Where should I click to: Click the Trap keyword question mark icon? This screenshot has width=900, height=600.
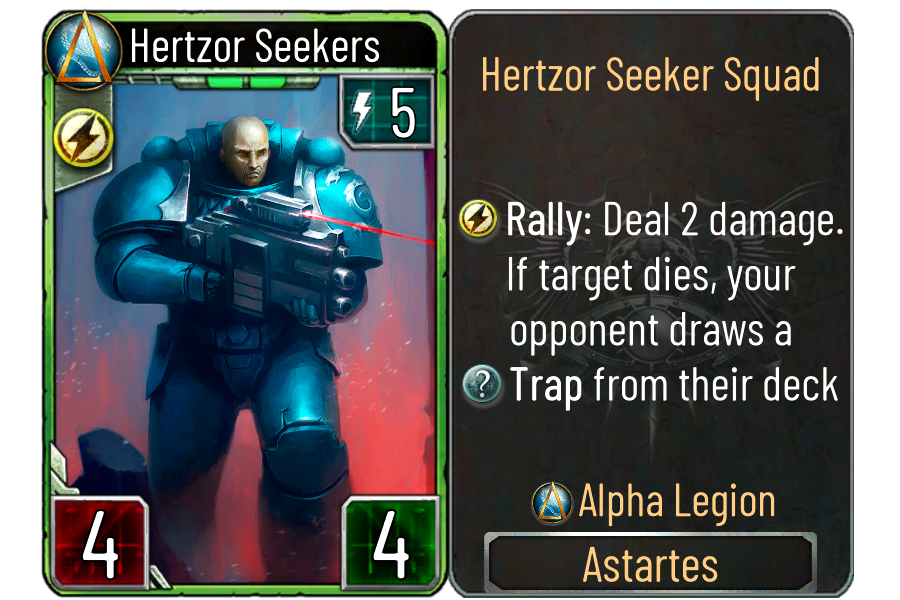[483, 385]
